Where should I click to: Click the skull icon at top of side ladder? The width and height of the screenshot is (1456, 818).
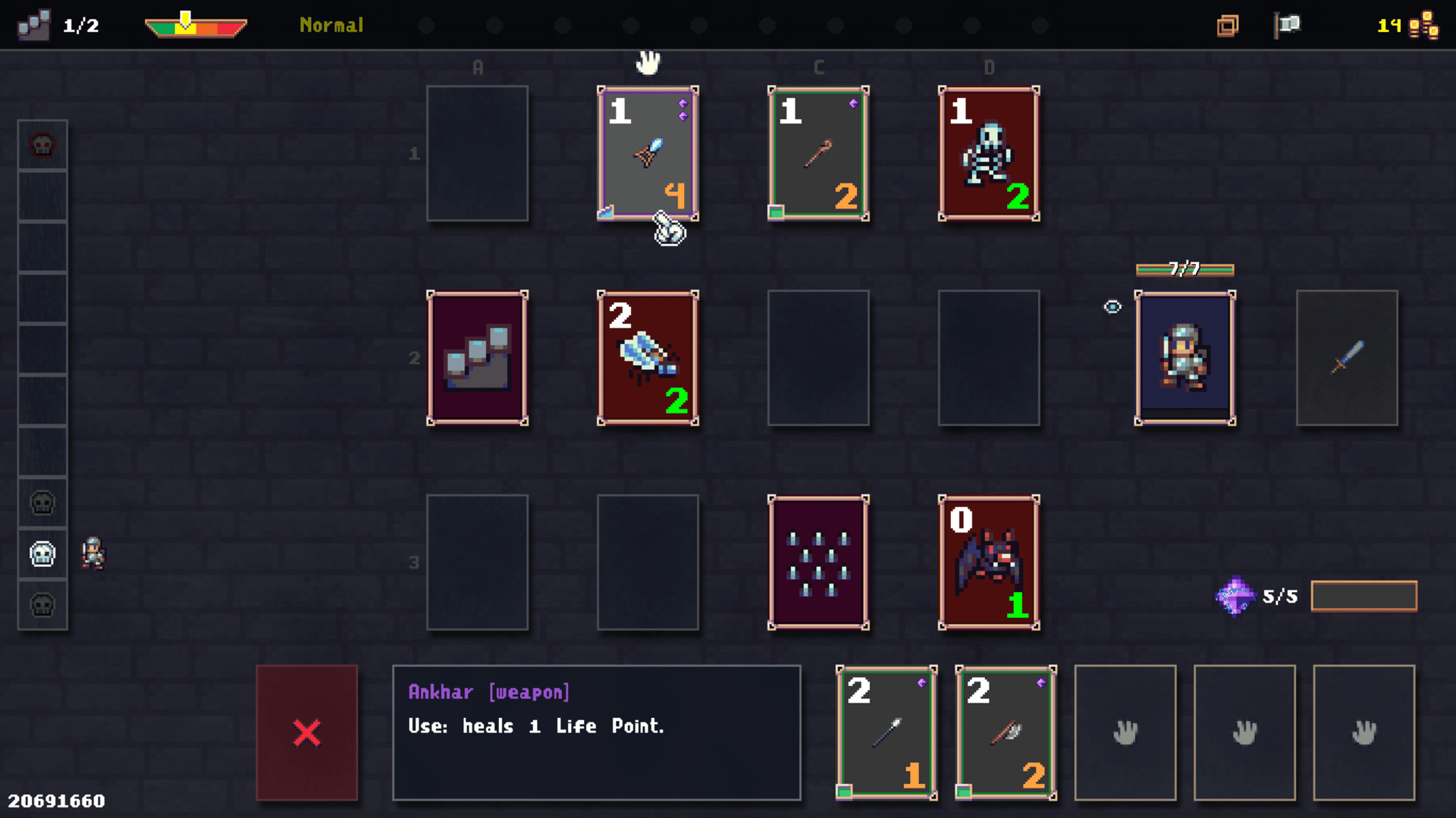click(x=42, y=146)
